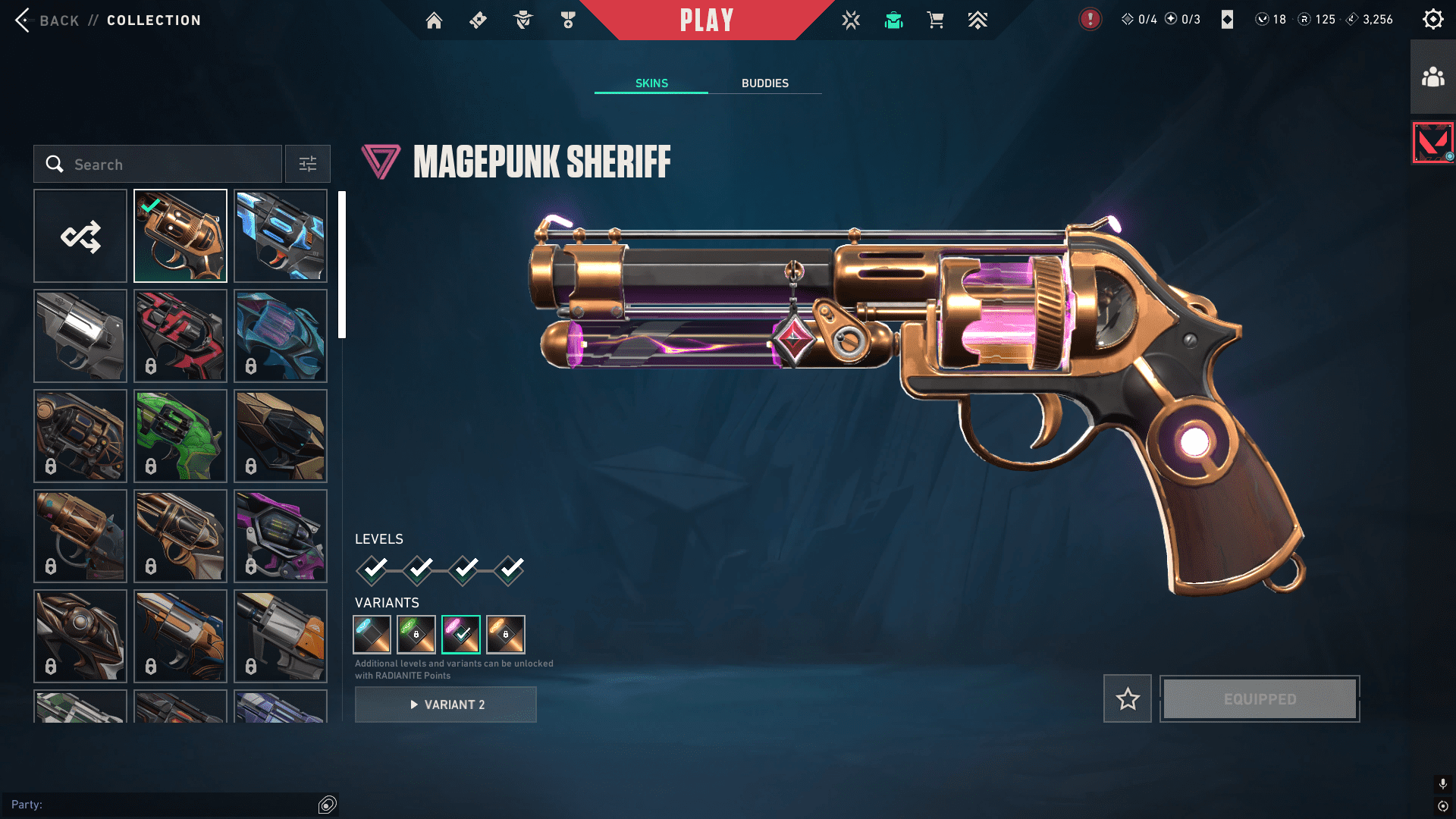Open the skin filter options
The height and width of the screenshot is (819, 1456).
pyautogui.click(x=308, y=164)
